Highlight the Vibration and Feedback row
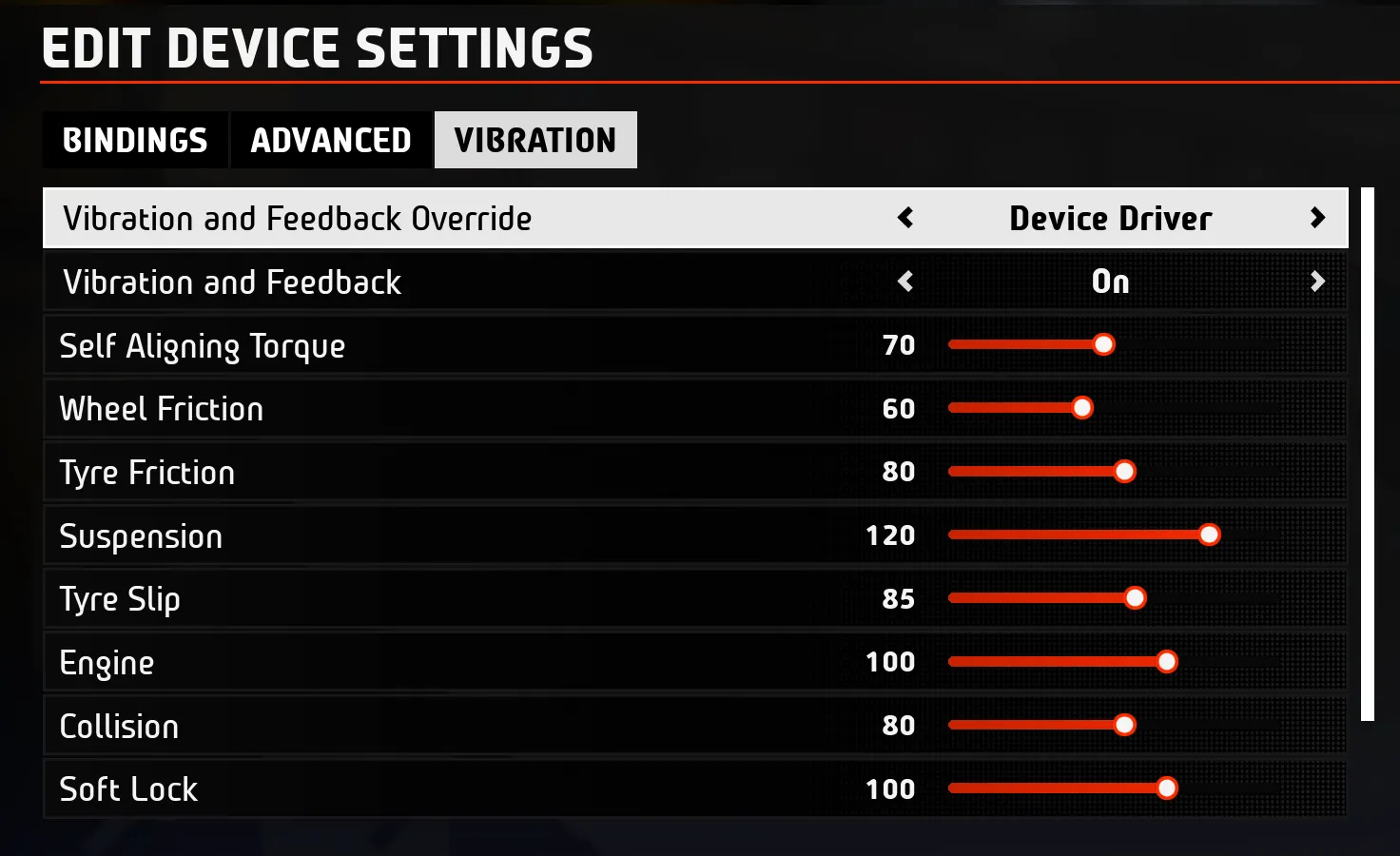This screenshot has width=1400, height=856. pos(232,282)
